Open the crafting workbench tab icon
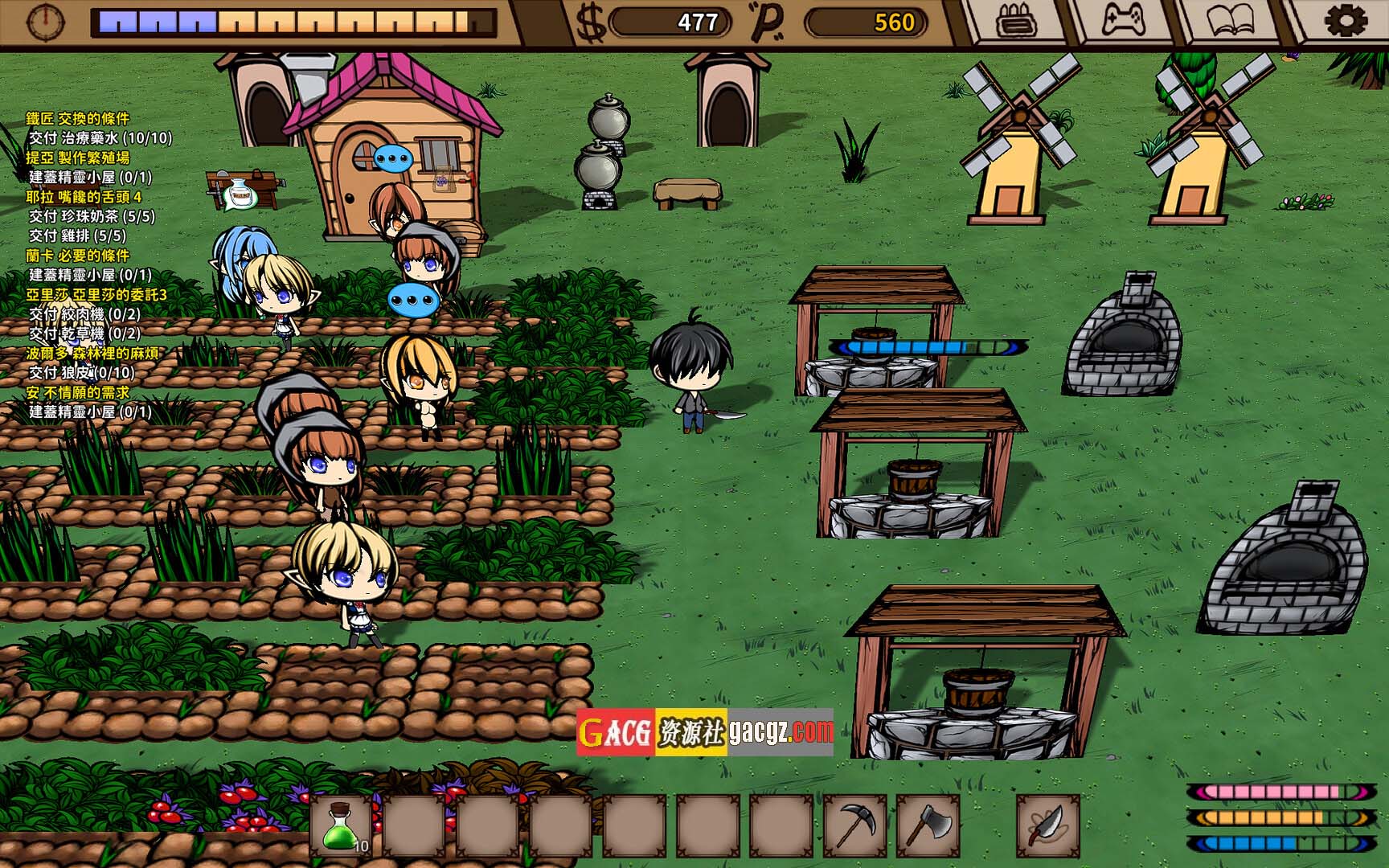Screen dimensions: 1389x868 click(1016, 22)
